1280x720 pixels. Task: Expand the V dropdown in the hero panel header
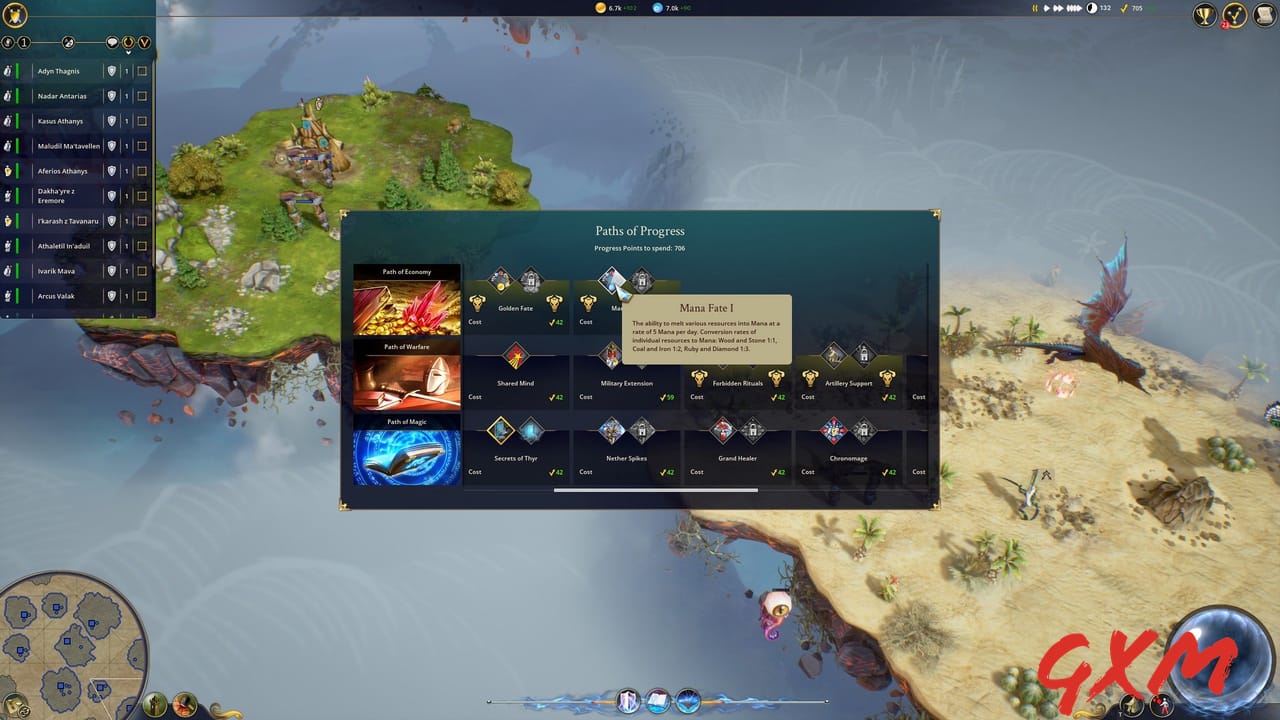point(144,43)
